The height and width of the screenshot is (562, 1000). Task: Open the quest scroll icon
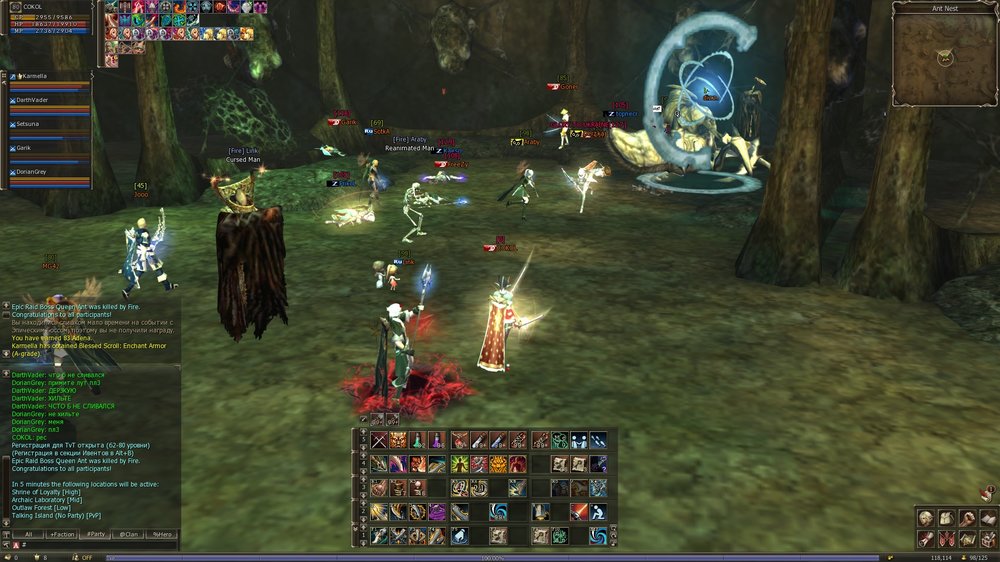[x=925, y=539]
